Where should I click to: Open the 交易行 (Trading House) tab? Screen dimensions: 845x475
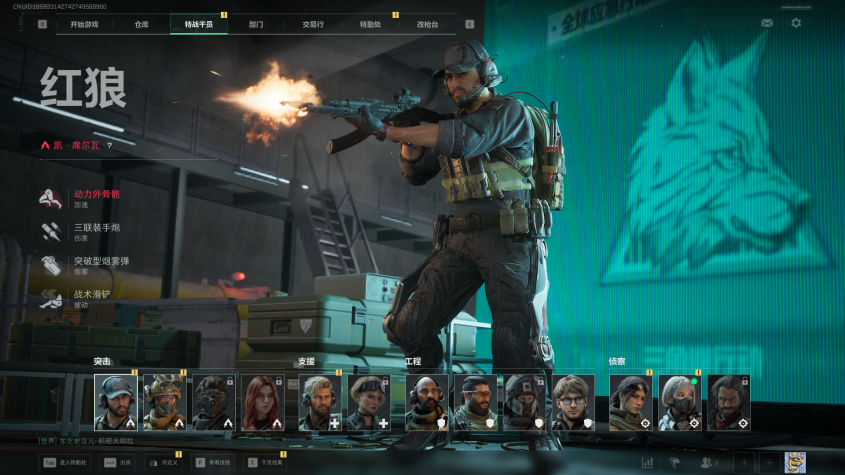point(313,23)
